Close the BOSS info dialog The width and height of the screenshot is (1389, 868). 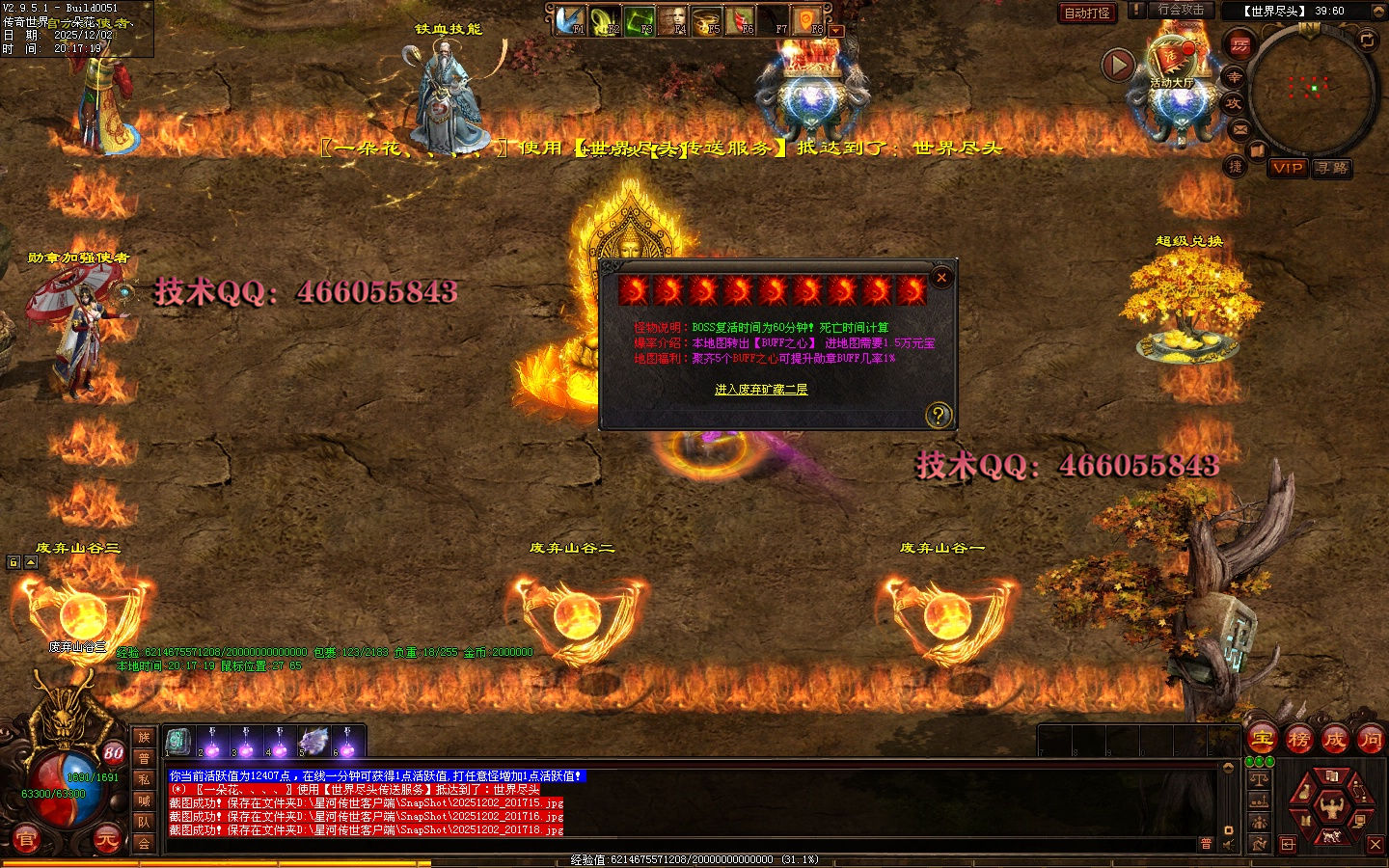coord(941,278)
